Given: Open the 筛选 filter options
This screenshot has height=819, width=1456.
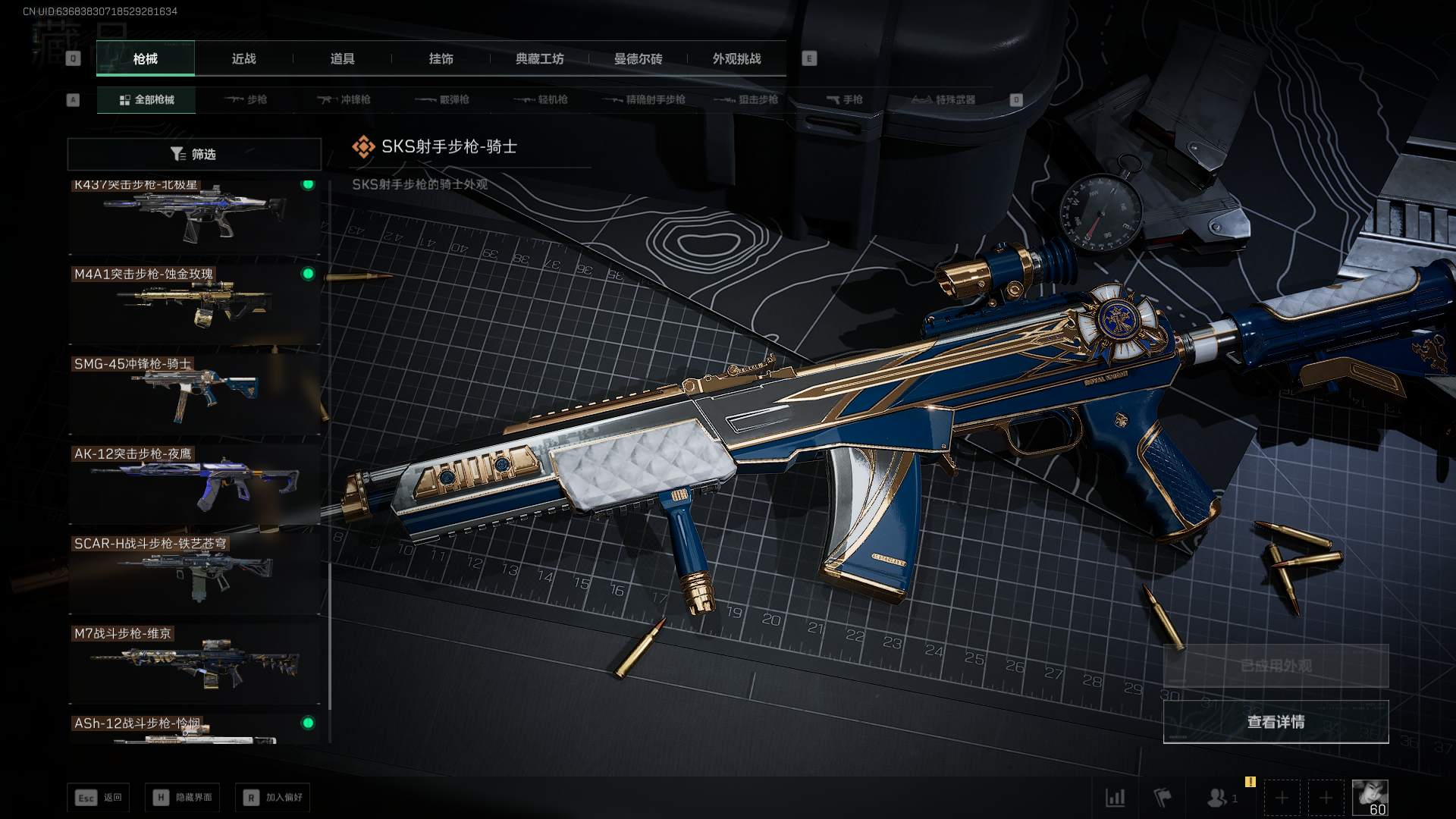Looking at the screenshot, I should click(x=194, y=154).
